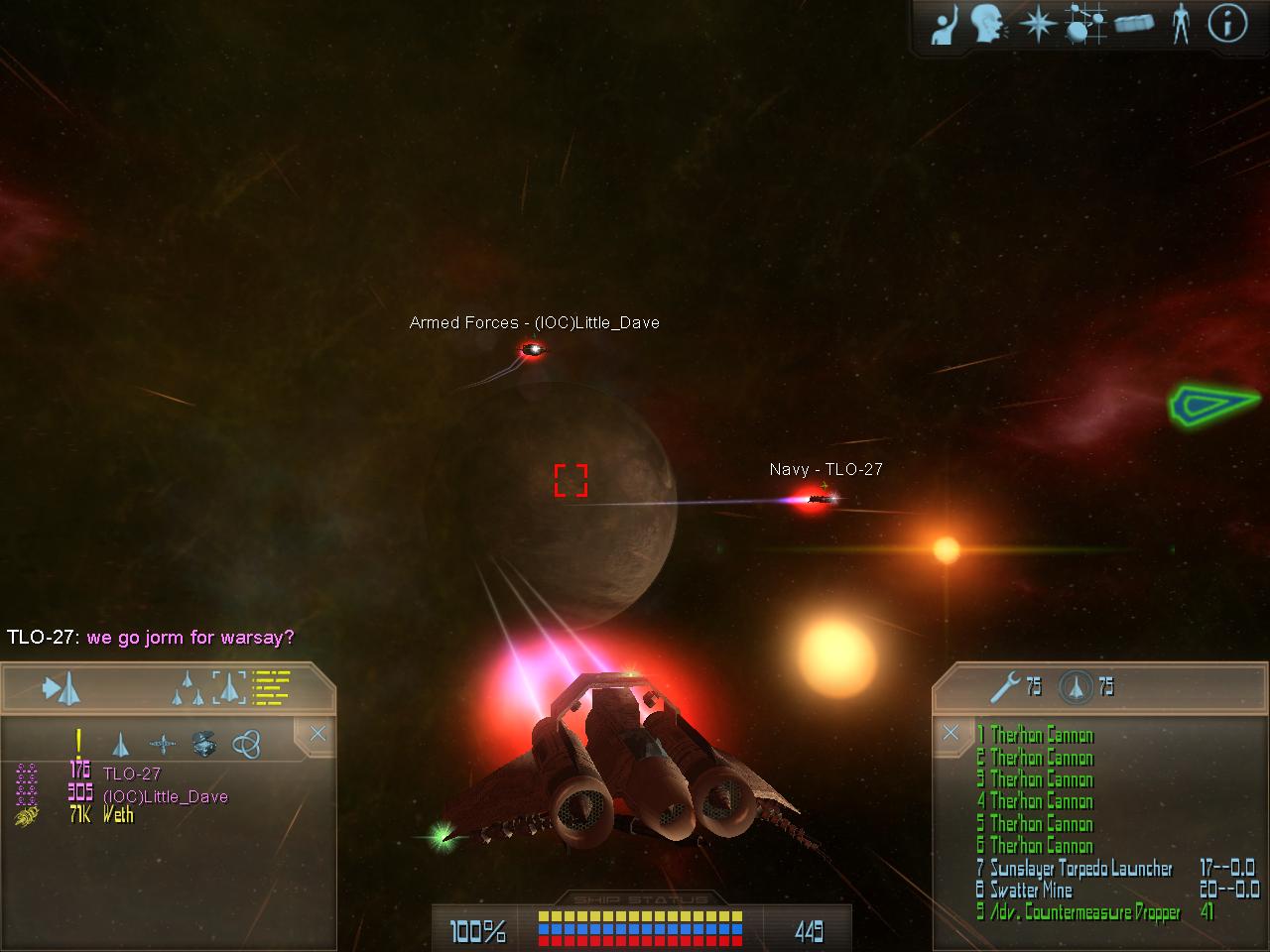Filter contacts by the interlocked rings icon

pyautogui.click(x=246, y=743)
